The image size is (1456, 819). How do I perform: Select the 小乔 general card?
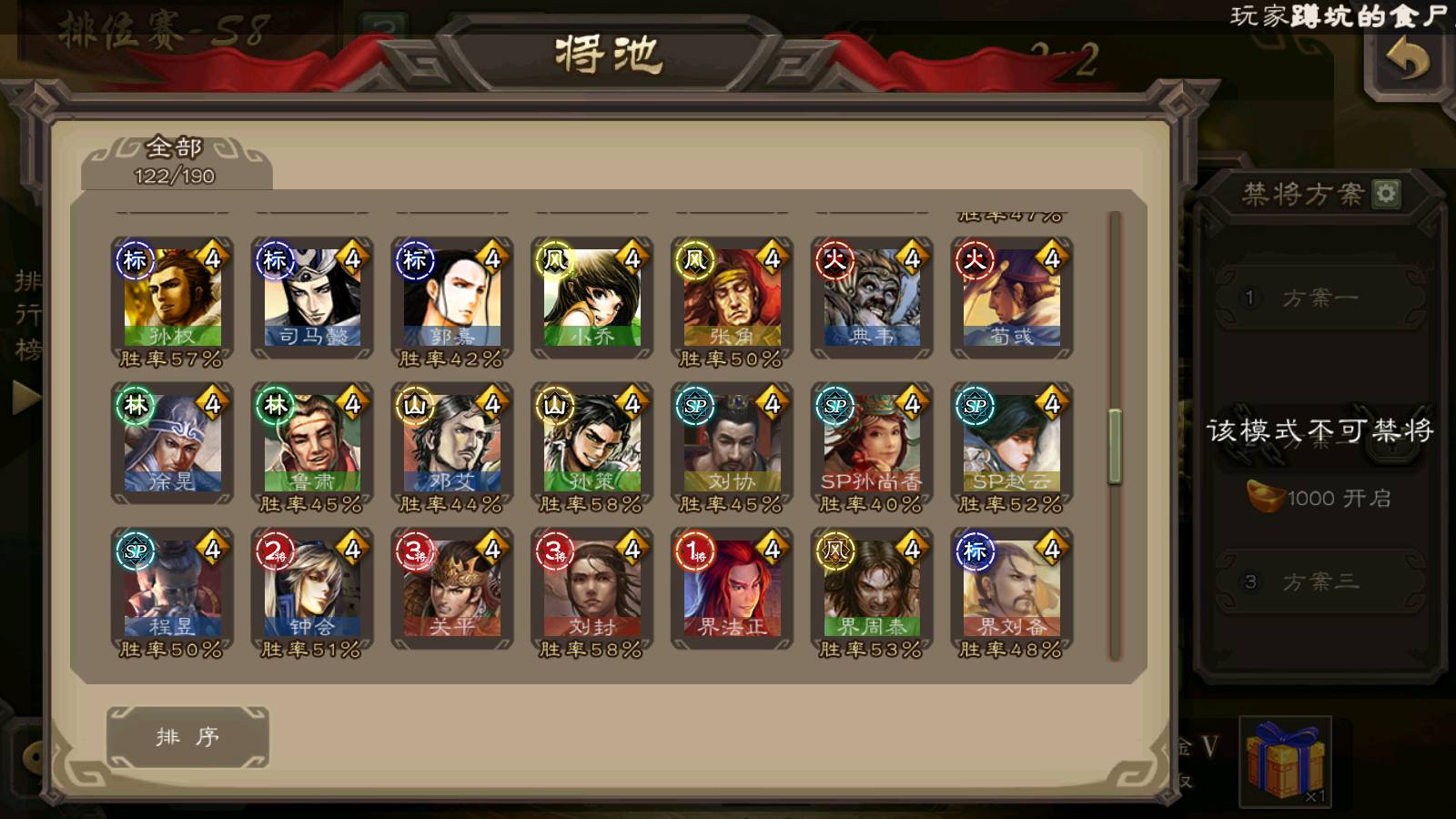(x=592, y=298)
